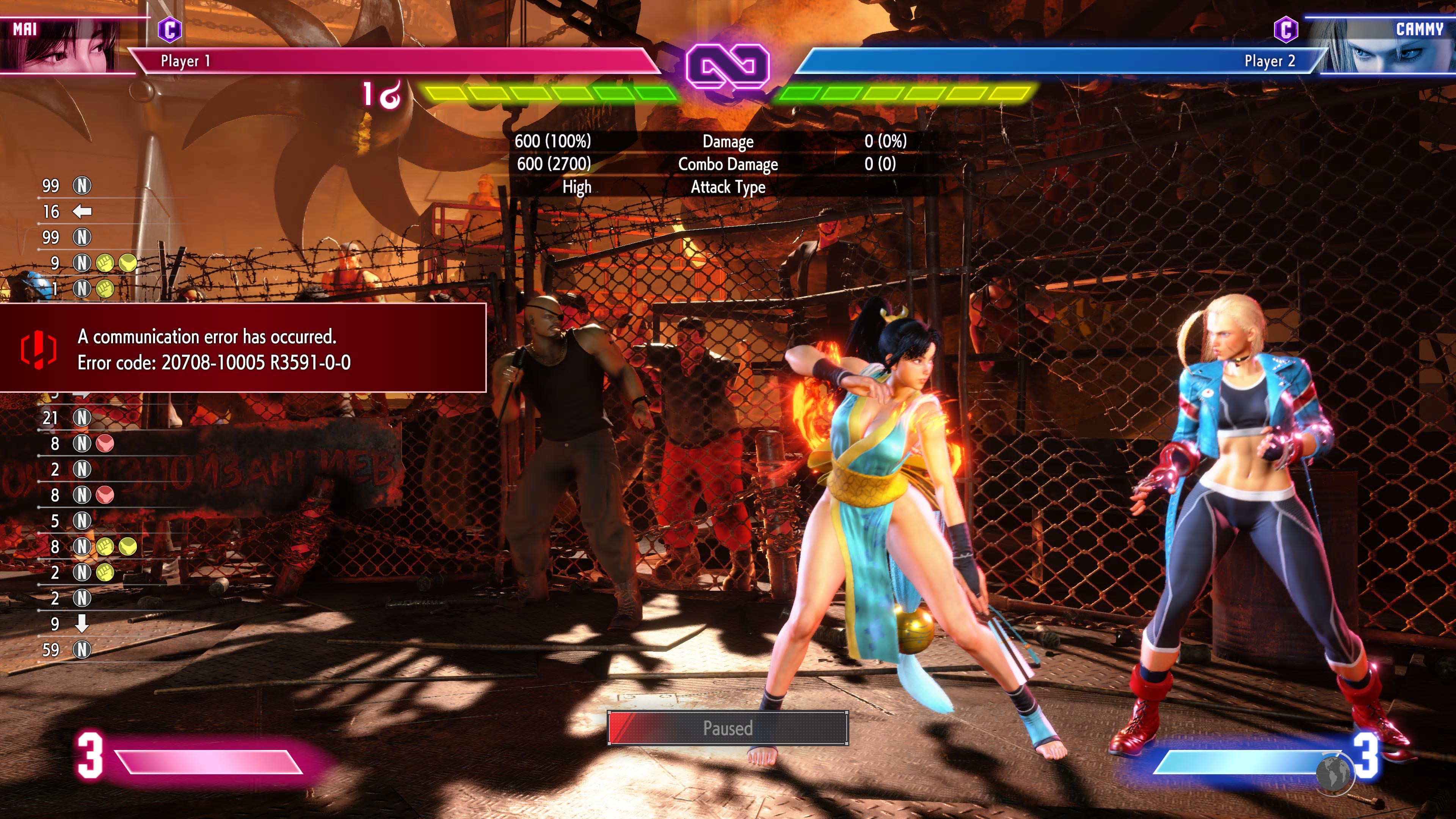Select the Paused banner
The width and height of the screenshot is (1456, 819).
[x=728, y=728]
